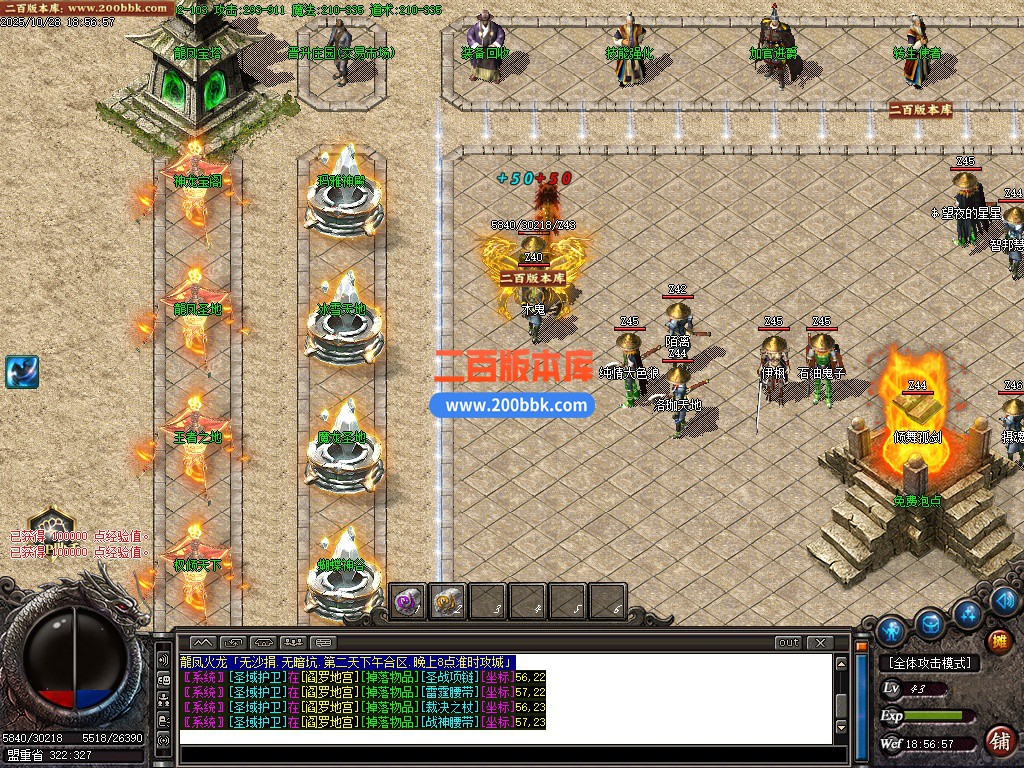Toggle the top chat channel speaker icon
Viewport: 1024px width, 768px height.
164,661
